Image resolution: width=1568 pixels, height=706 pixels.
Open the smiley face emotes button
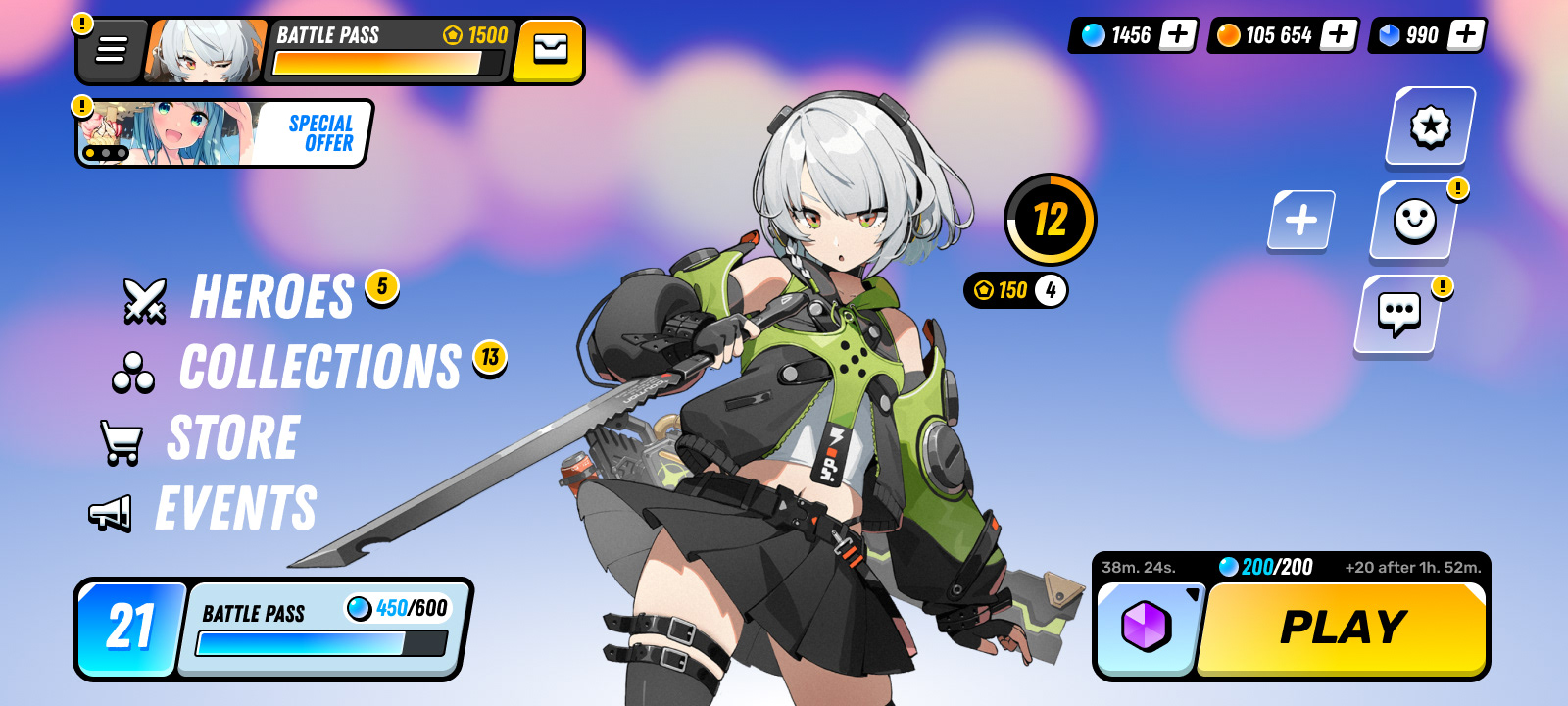(x=1414, y=221)
